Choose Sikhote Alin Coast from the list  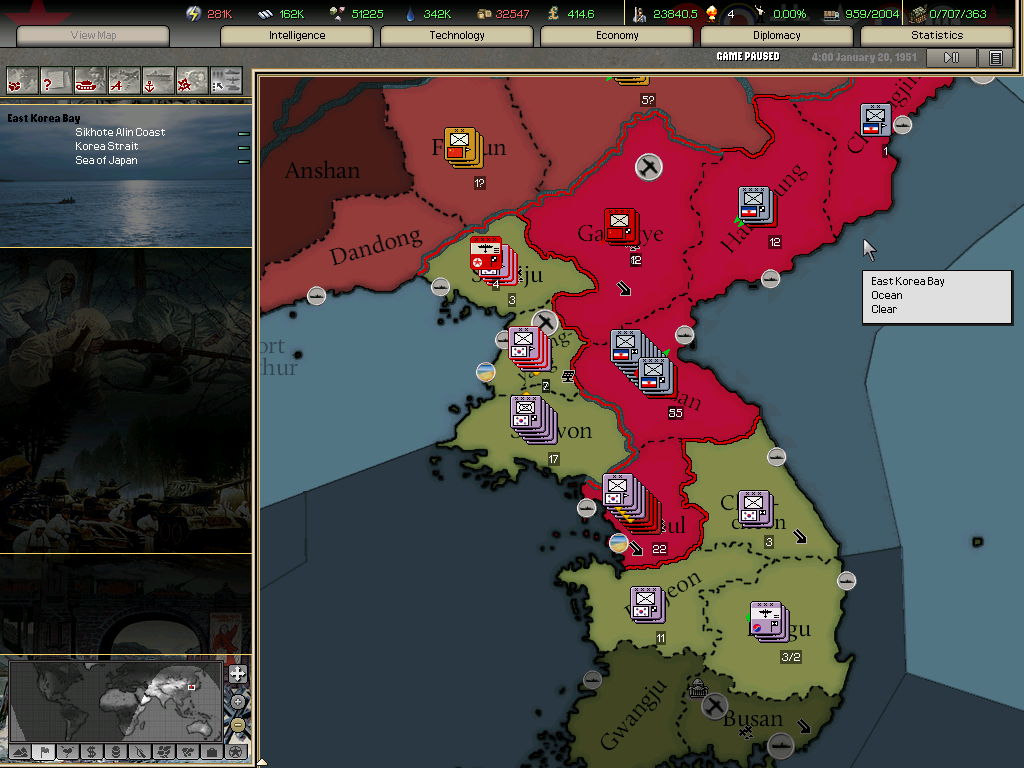point(120,132)
